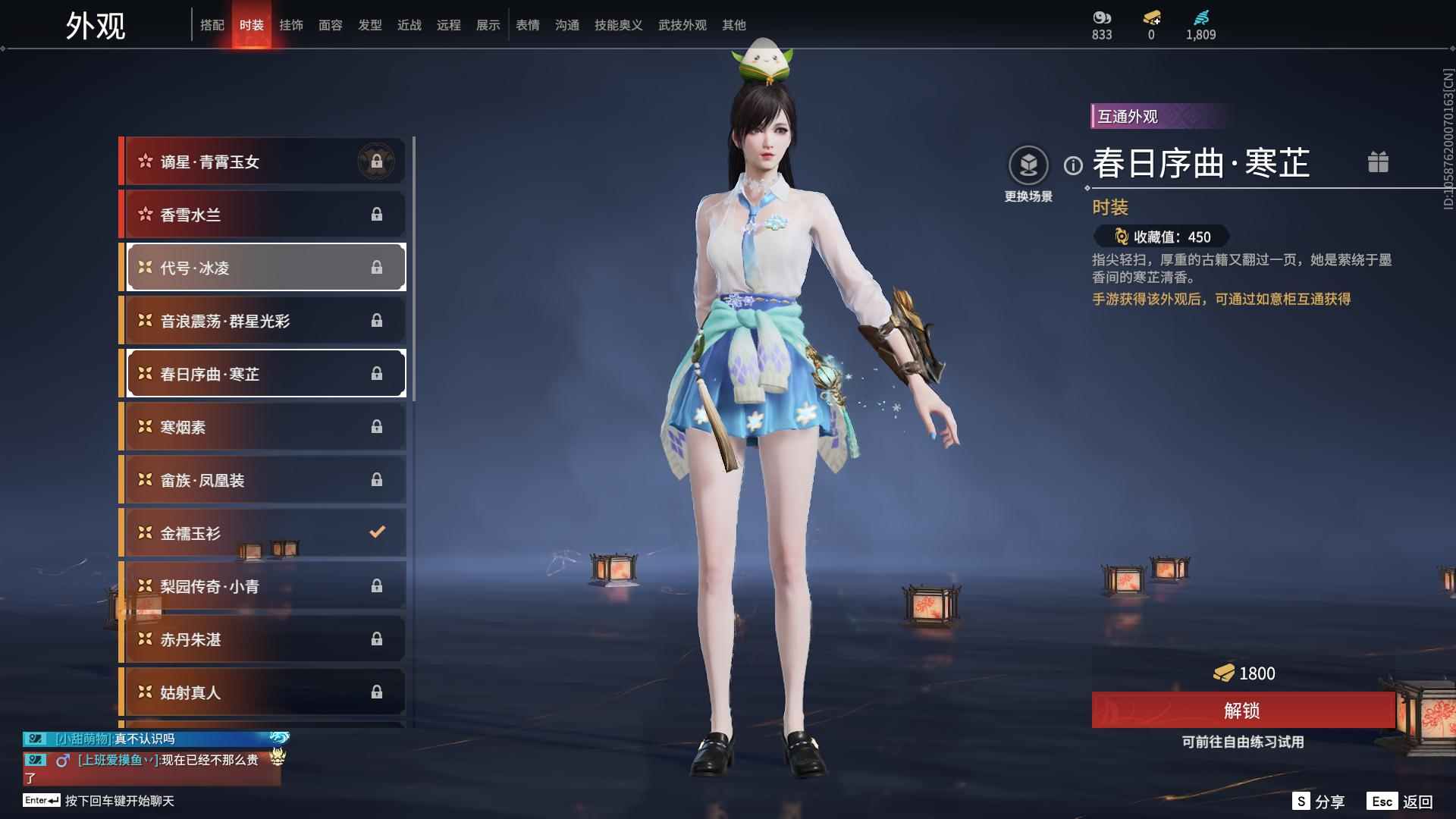Image resolution: width=1456 pixels, height=819 pixels.
Task: Click the gold ingot currency icon showing 0
Action: pos(1150,17)
